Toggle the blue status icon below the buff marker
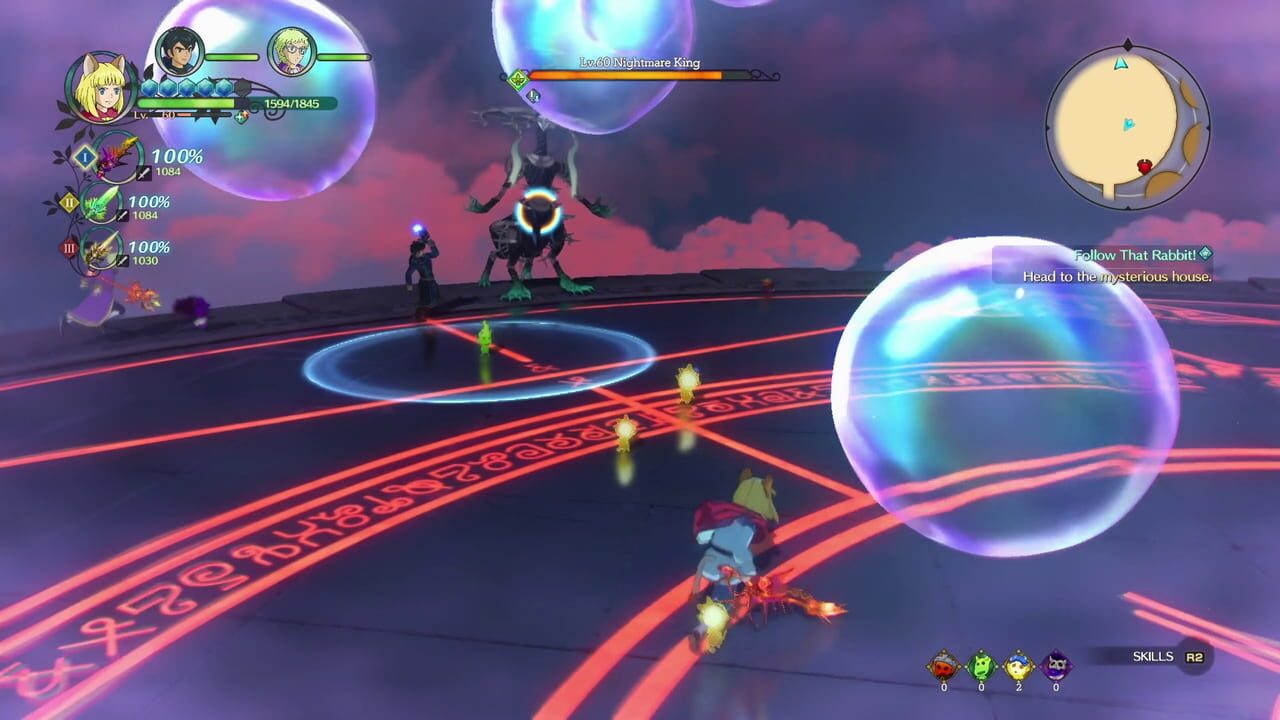Image resolution: width=1280 pixels, height=720 pixels. pyautogui.click(x=534, y=95)
